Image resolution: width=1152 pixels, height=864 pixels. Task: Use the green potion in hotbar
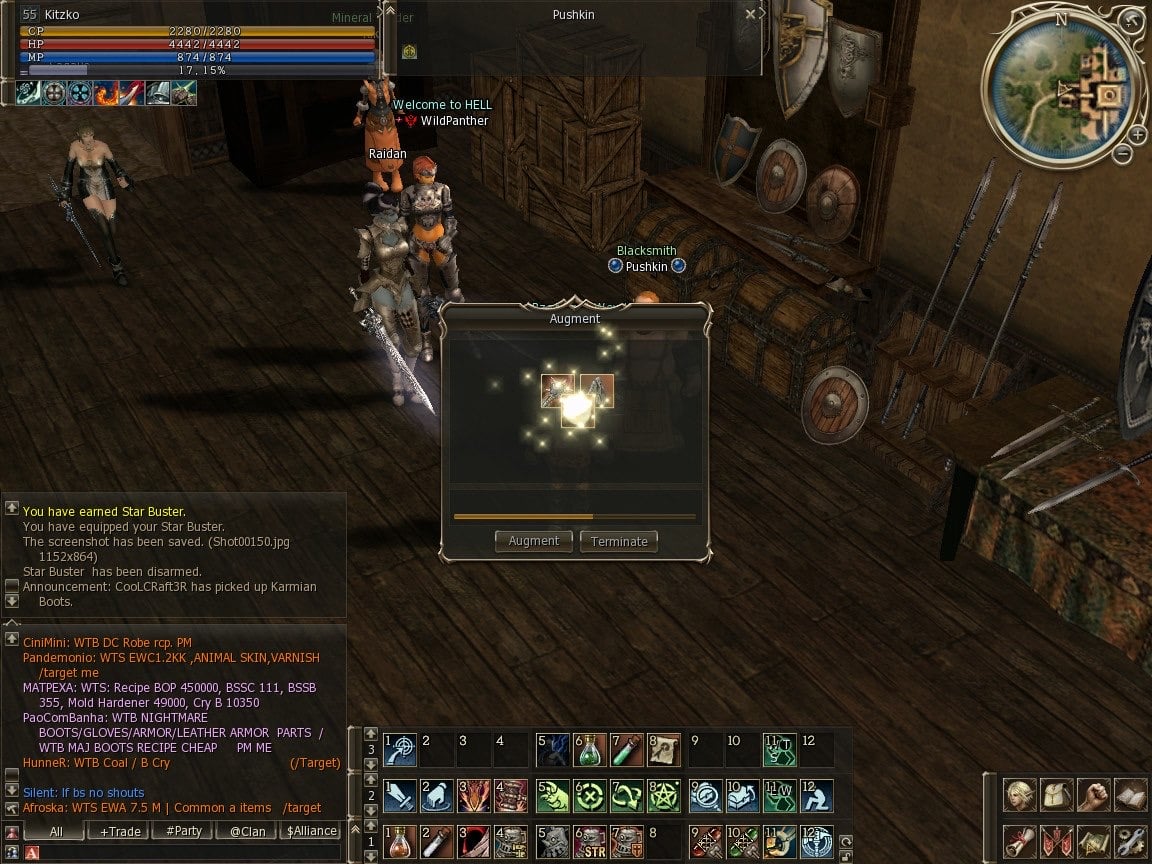pyautogui.click(x=590, y=750)
